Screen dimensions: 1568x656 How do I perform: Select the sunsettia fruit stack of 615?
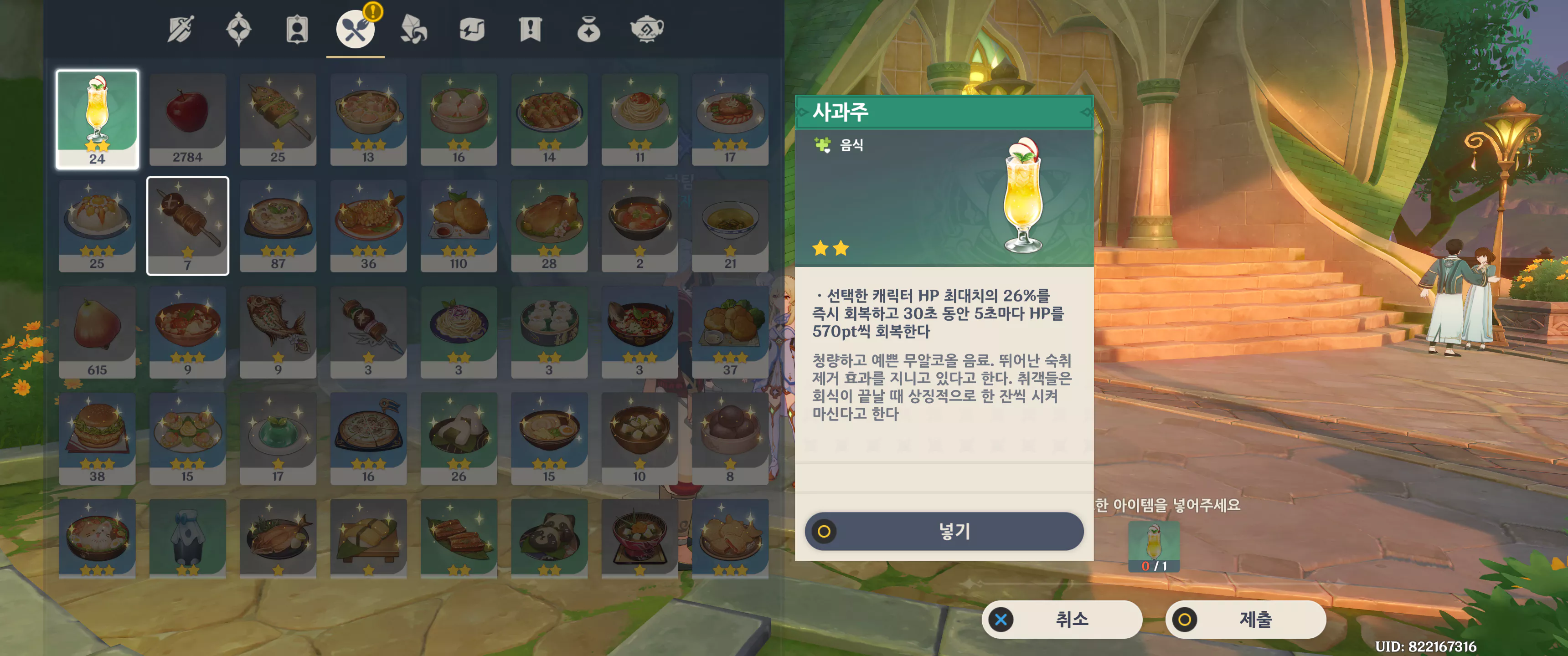coord(98,332)
